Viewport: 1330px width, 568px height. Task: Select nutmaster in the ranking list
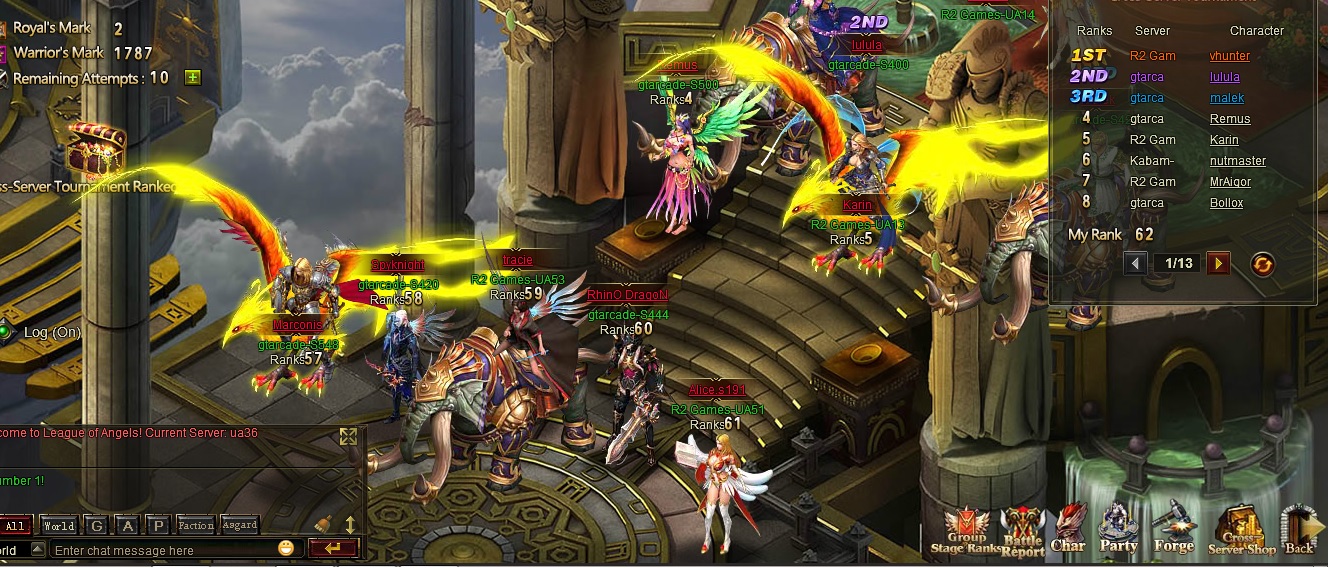(1237, 161)
